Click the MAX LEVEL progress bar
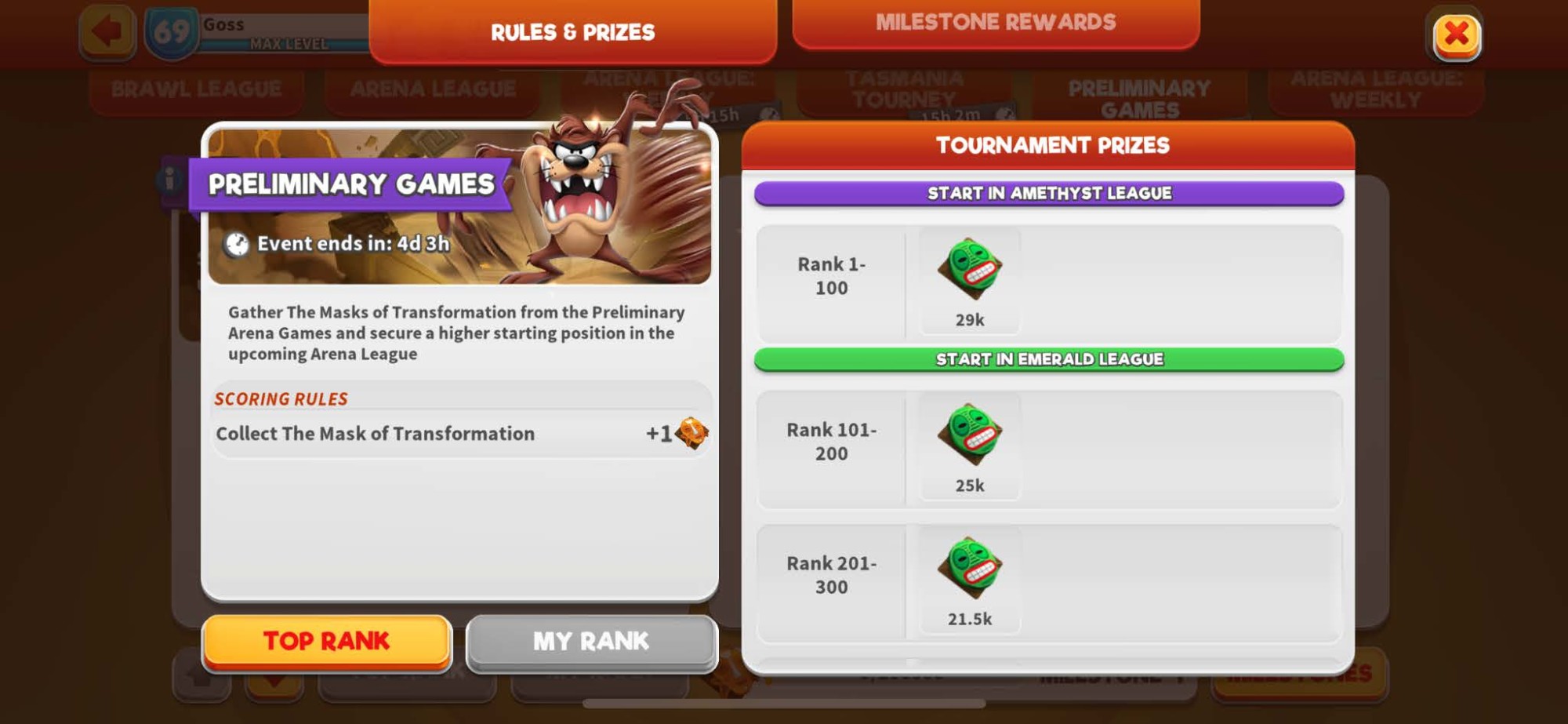The image size is (1568, 724). click(289, 45)
